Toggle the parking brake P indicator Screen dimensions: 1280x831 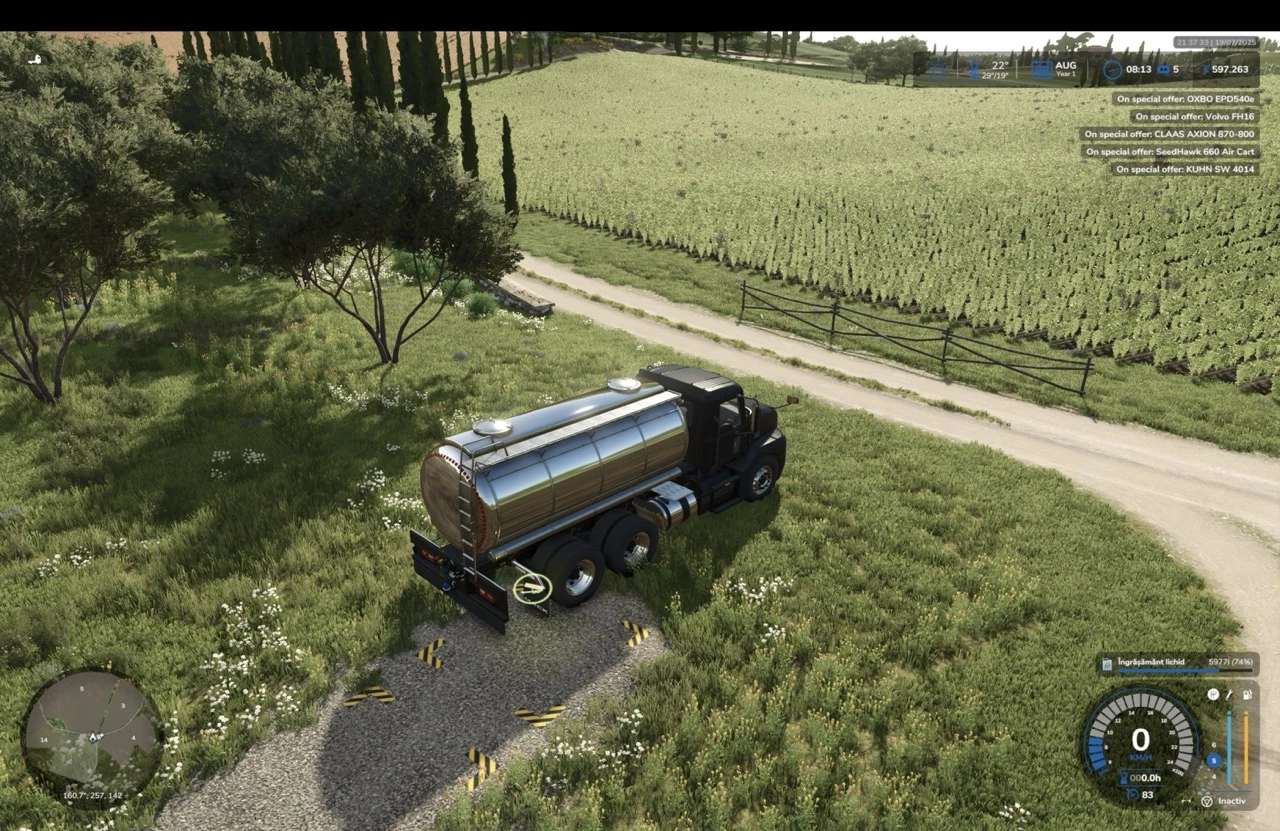click(1213, 694)
